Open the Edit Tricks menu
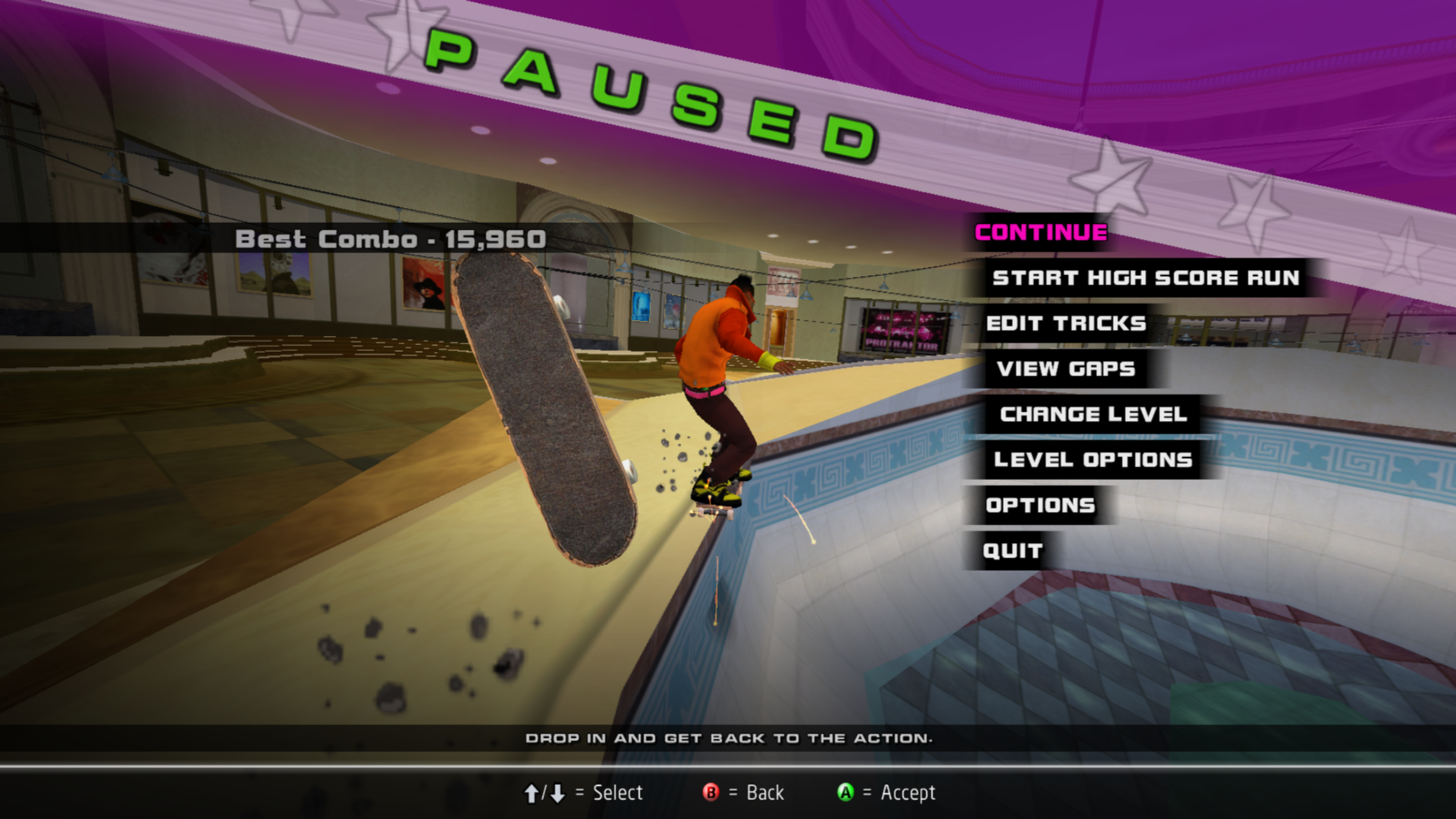Screen dimensions: 1456x819 [x=1065, y=324]
